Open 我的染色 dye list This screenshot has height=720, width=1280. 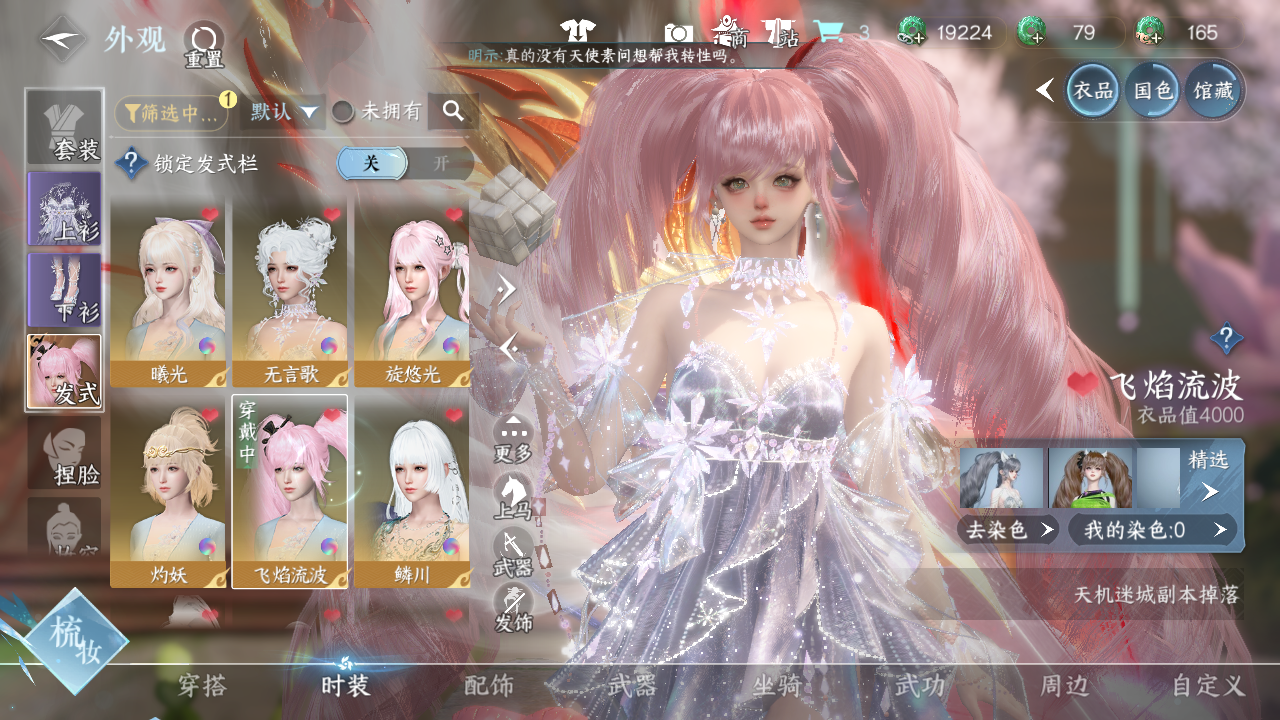tap(1152, 529)
